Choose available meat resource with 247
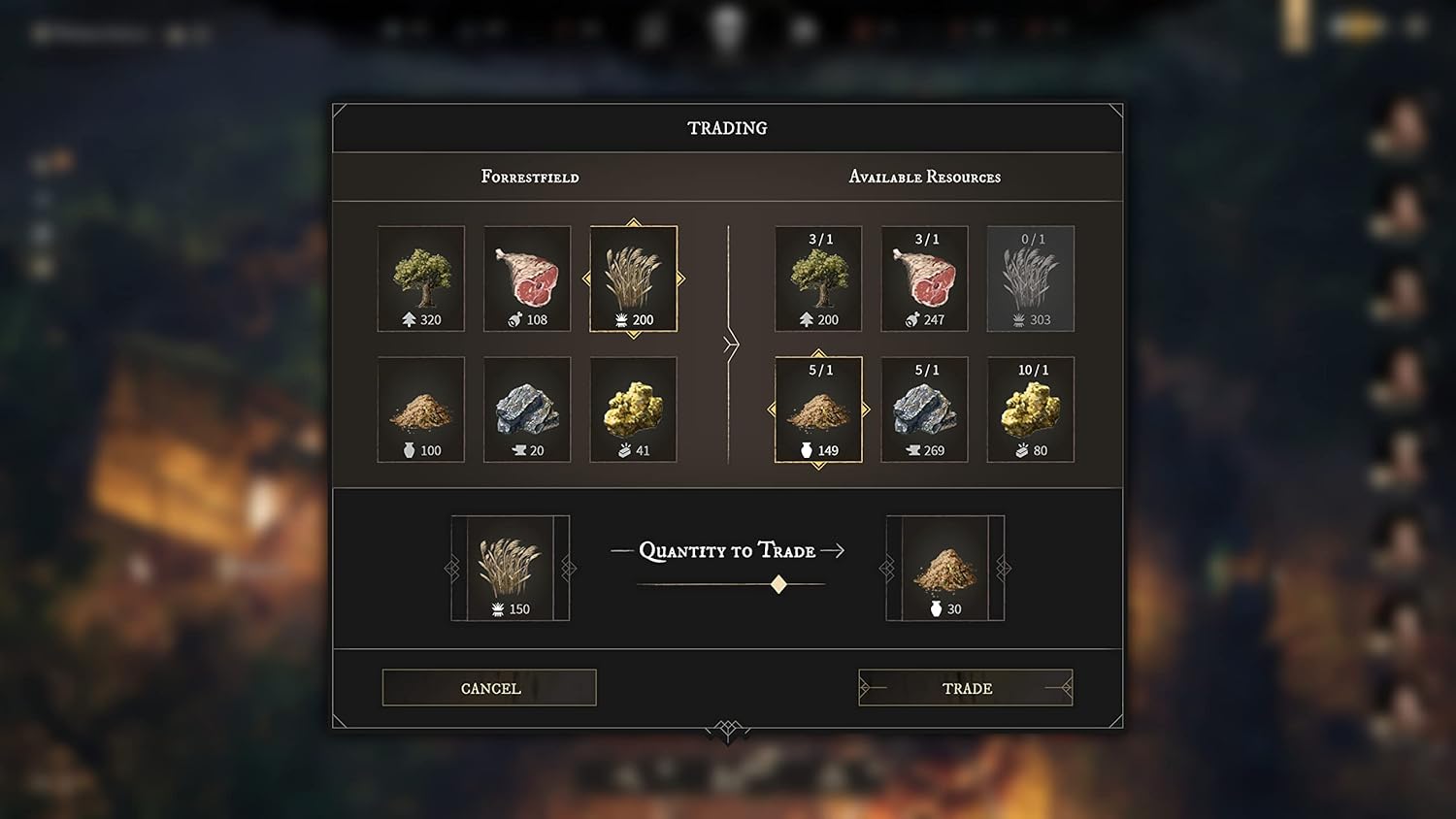This screenshot has width=1456, height=819. 924,279
